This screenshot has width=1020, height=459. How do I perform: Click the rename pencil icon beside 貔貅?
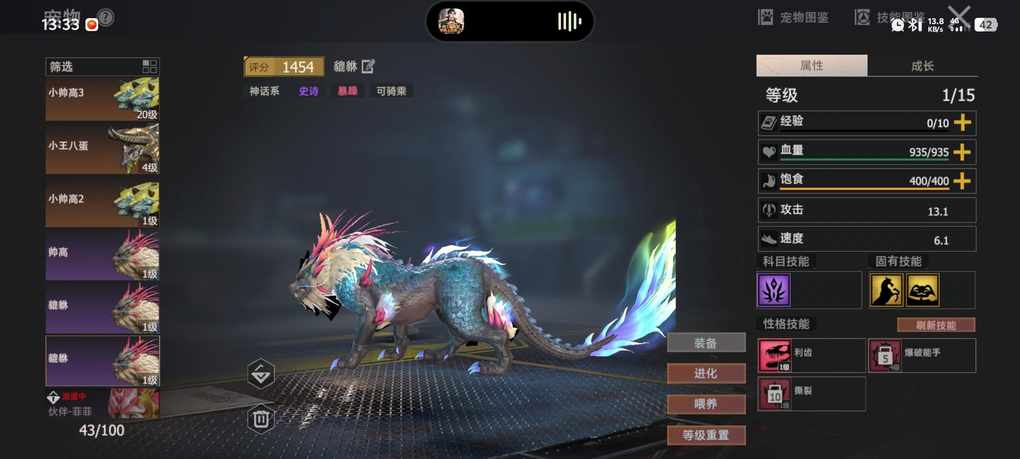pos(368,66)
